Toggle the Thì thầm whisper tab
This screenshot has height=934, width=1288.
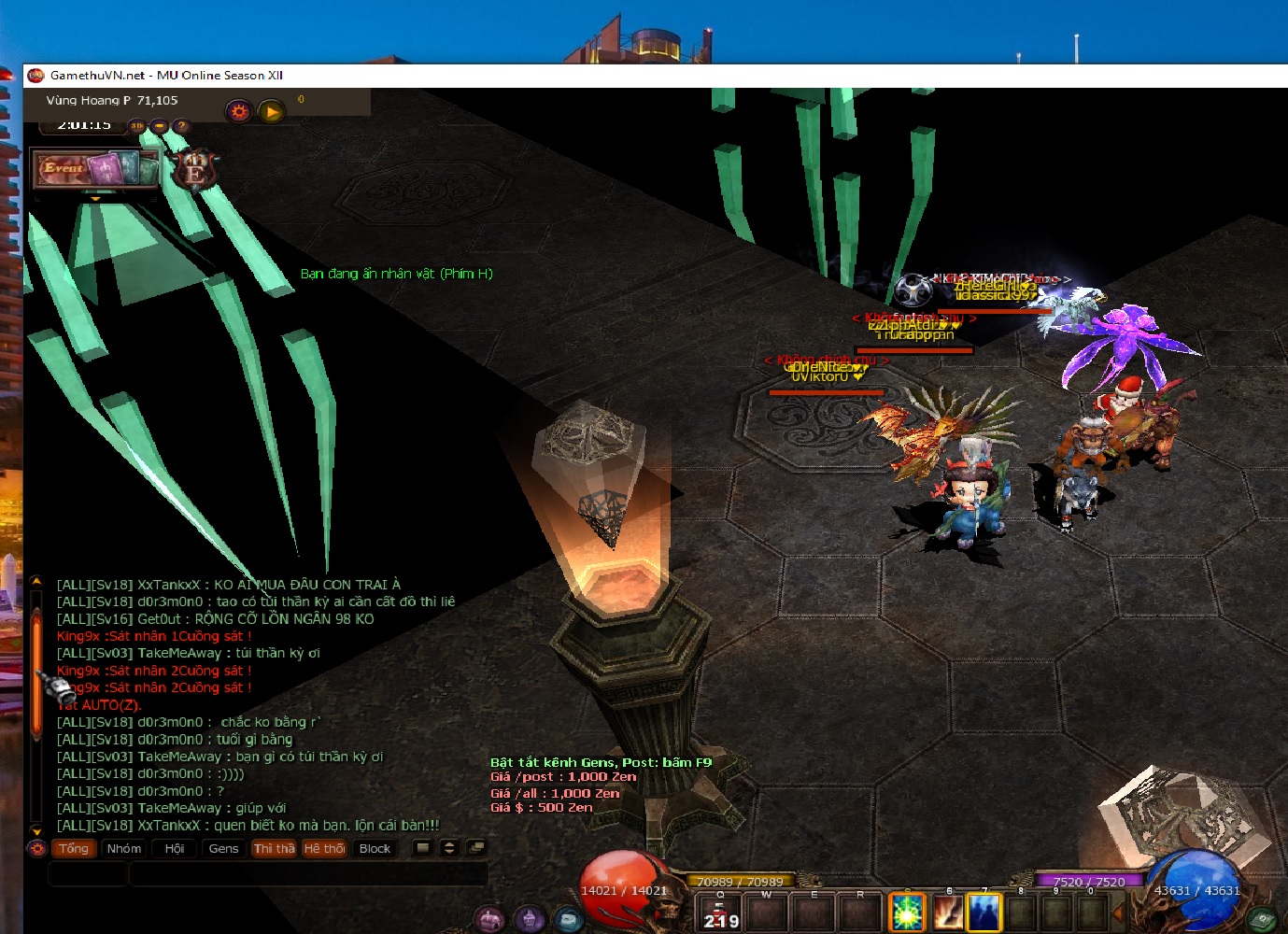(x=274, y=848)
